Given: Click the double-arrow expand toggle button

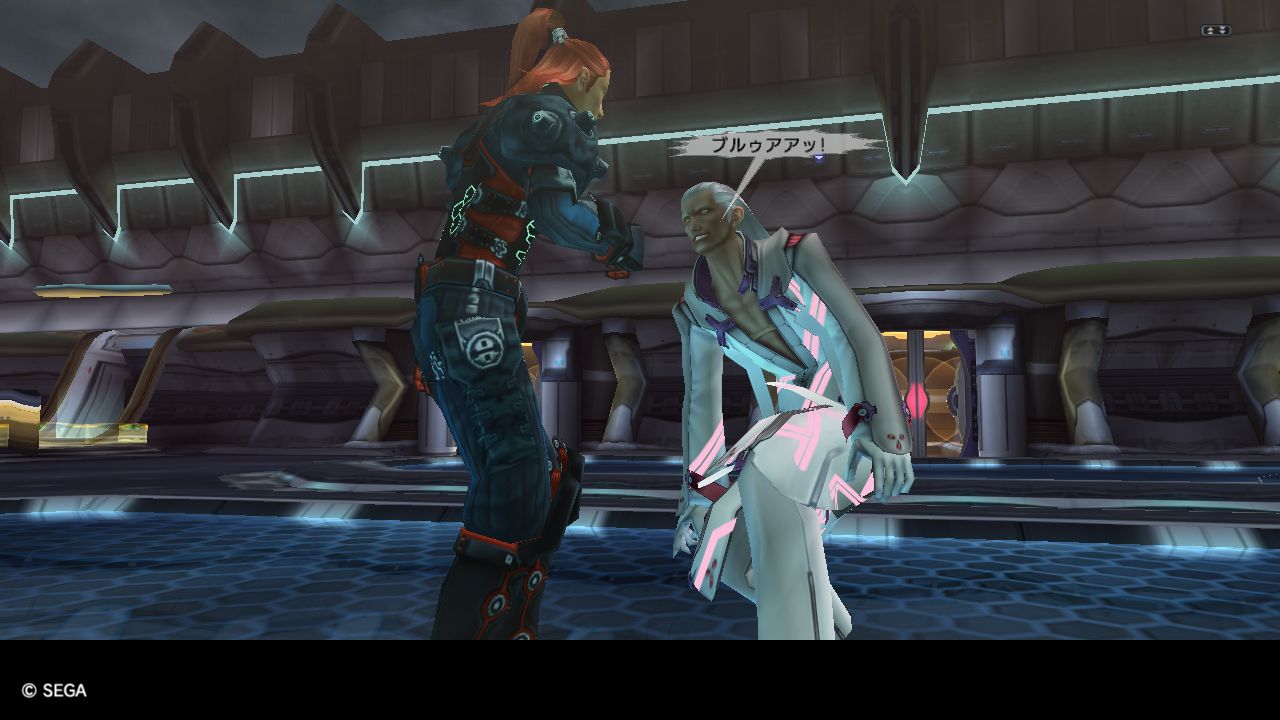Looking at the screenshot, I should (1215, 31).
